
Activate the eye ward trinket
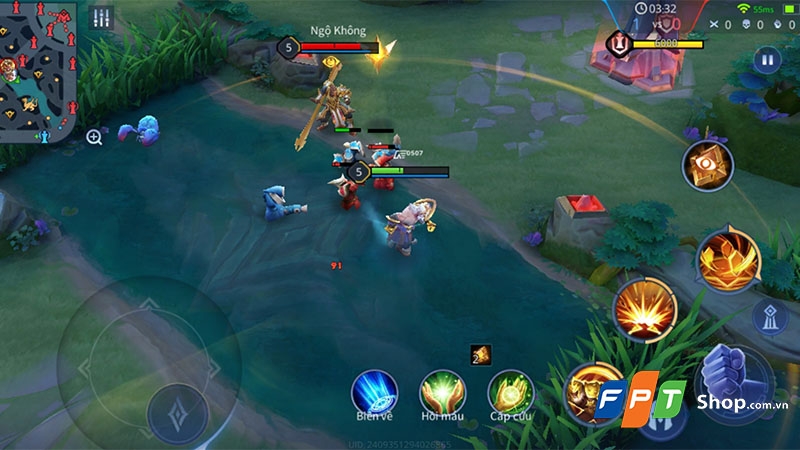pos(707,165)
